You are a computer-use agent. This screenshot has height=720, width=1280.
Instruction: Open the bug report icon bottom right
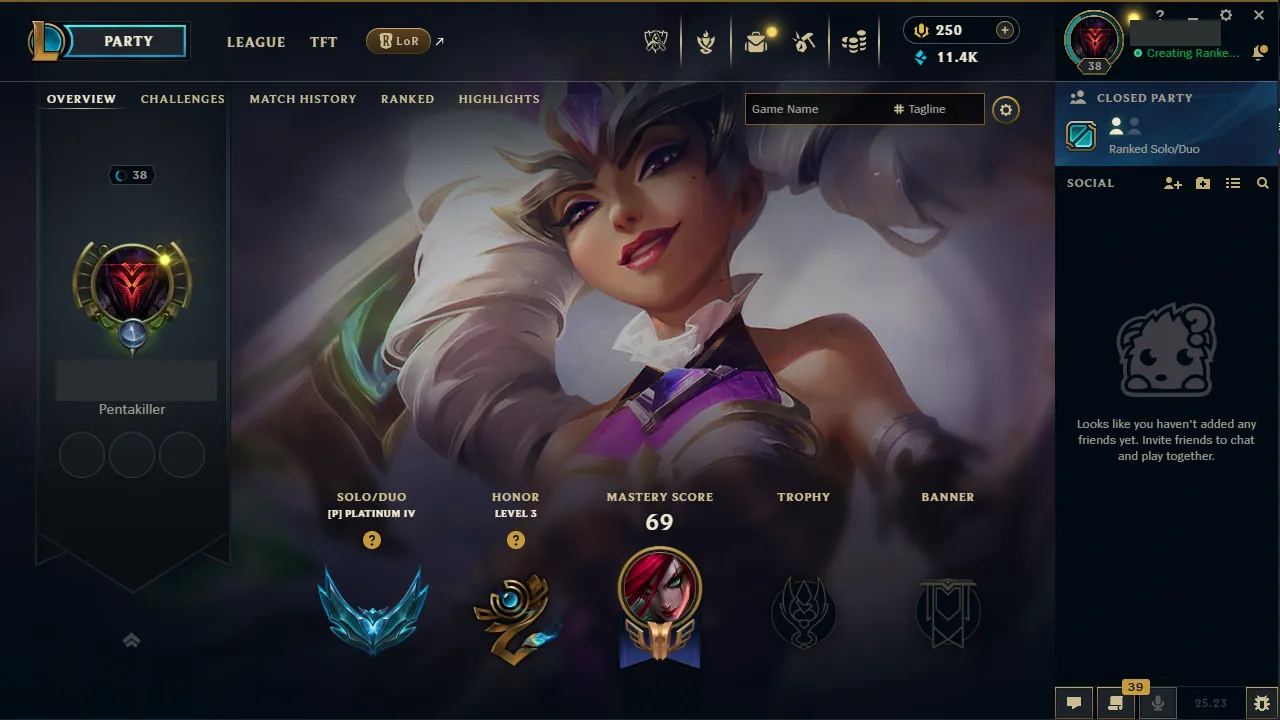pyautogui.click(x=1263, y=703)
